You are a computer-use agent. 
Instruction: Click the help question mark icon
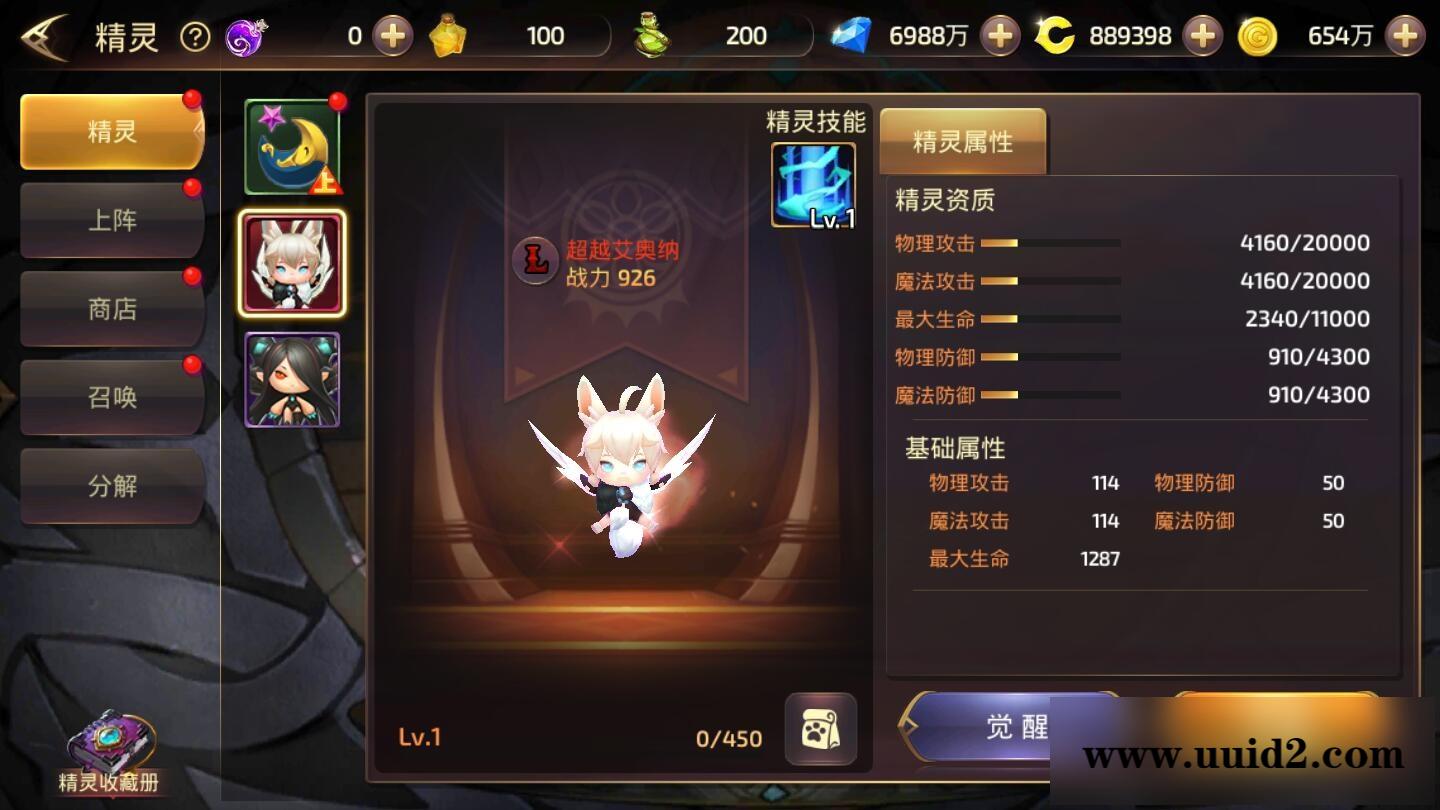(196, 36)
